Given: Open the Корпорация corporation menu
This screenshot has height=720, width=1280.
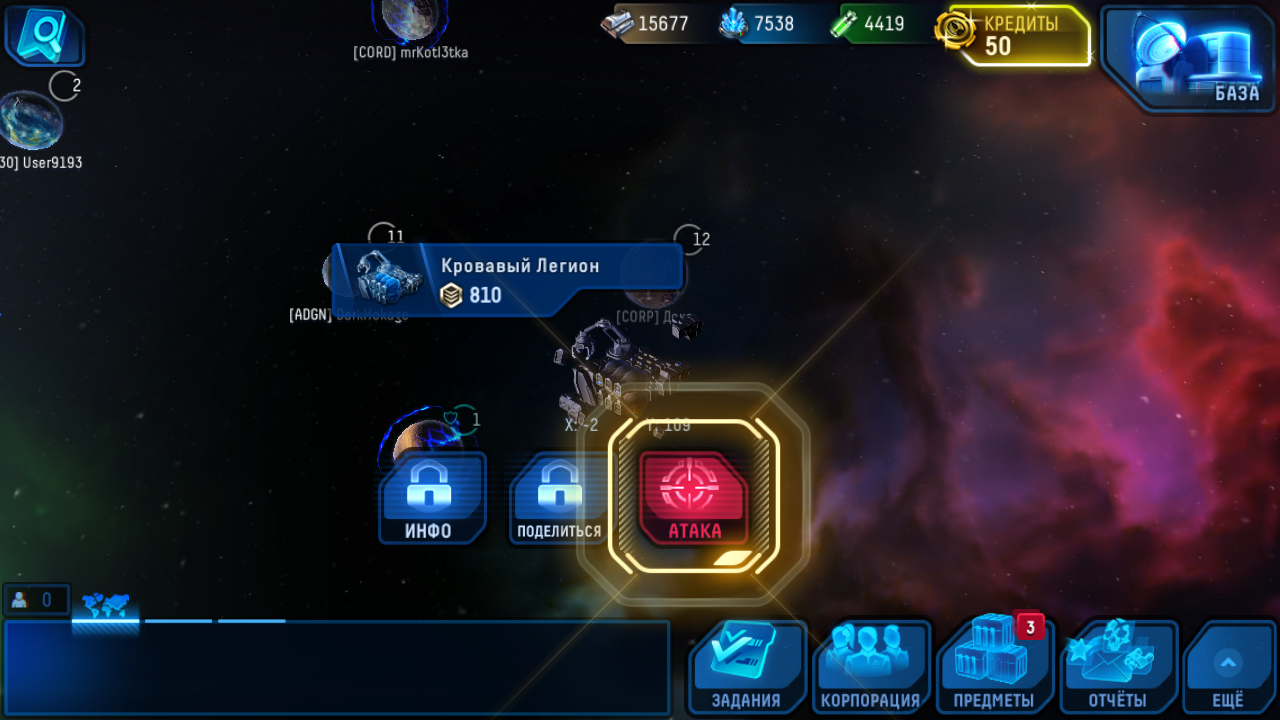Looking at the screenshot, I should (870, 667).
